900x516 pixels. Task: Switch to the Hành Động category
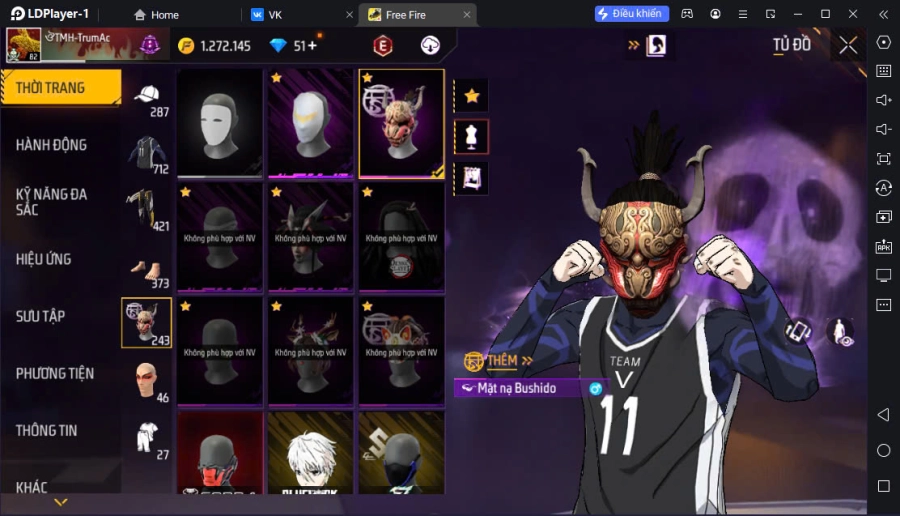point(52,145)
